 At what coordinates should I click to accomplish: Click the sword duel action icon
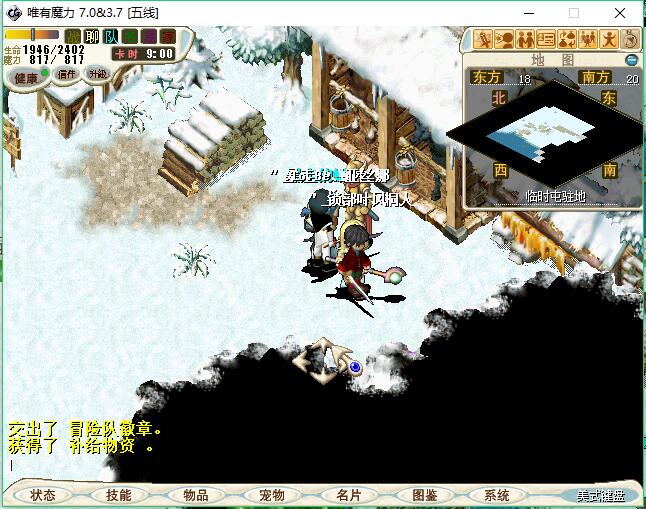[x=483, y=40]
